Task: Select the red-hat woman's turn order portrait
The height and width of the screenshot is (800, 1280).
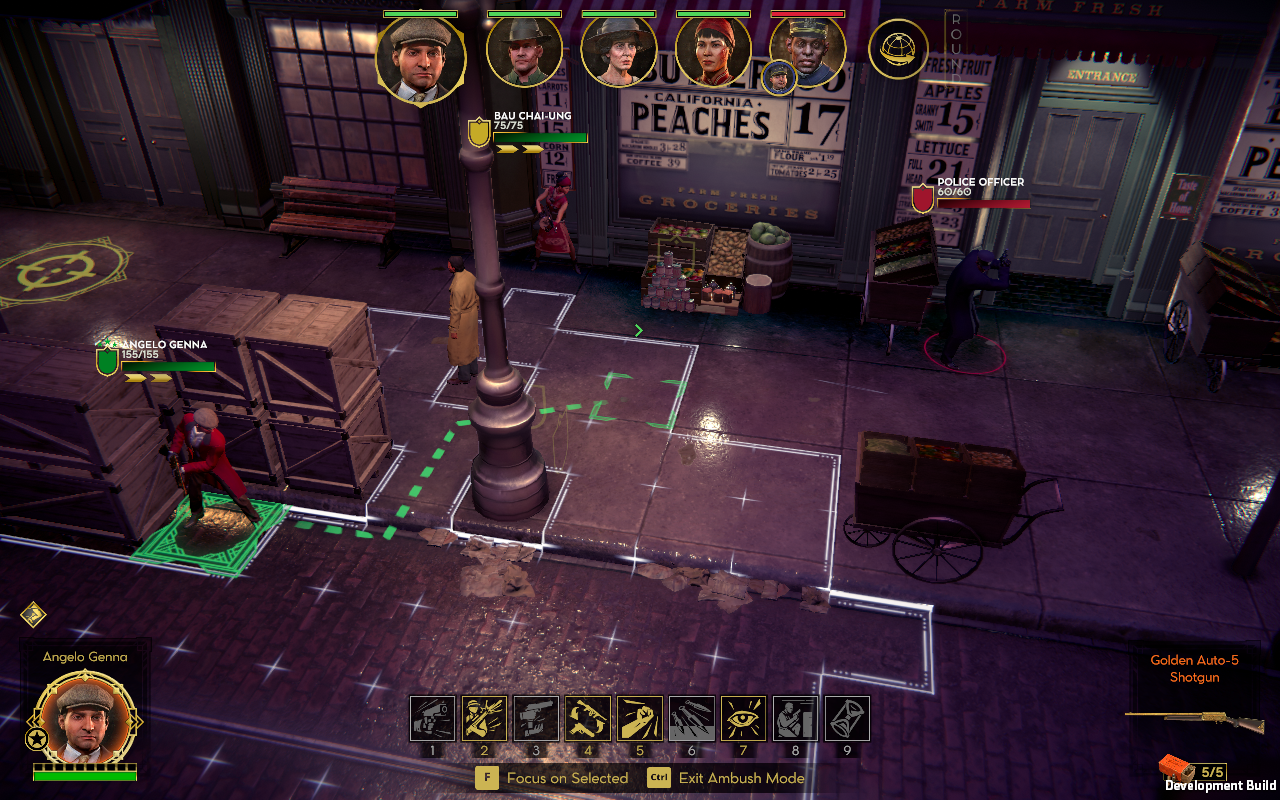Action: coord(713,53)
